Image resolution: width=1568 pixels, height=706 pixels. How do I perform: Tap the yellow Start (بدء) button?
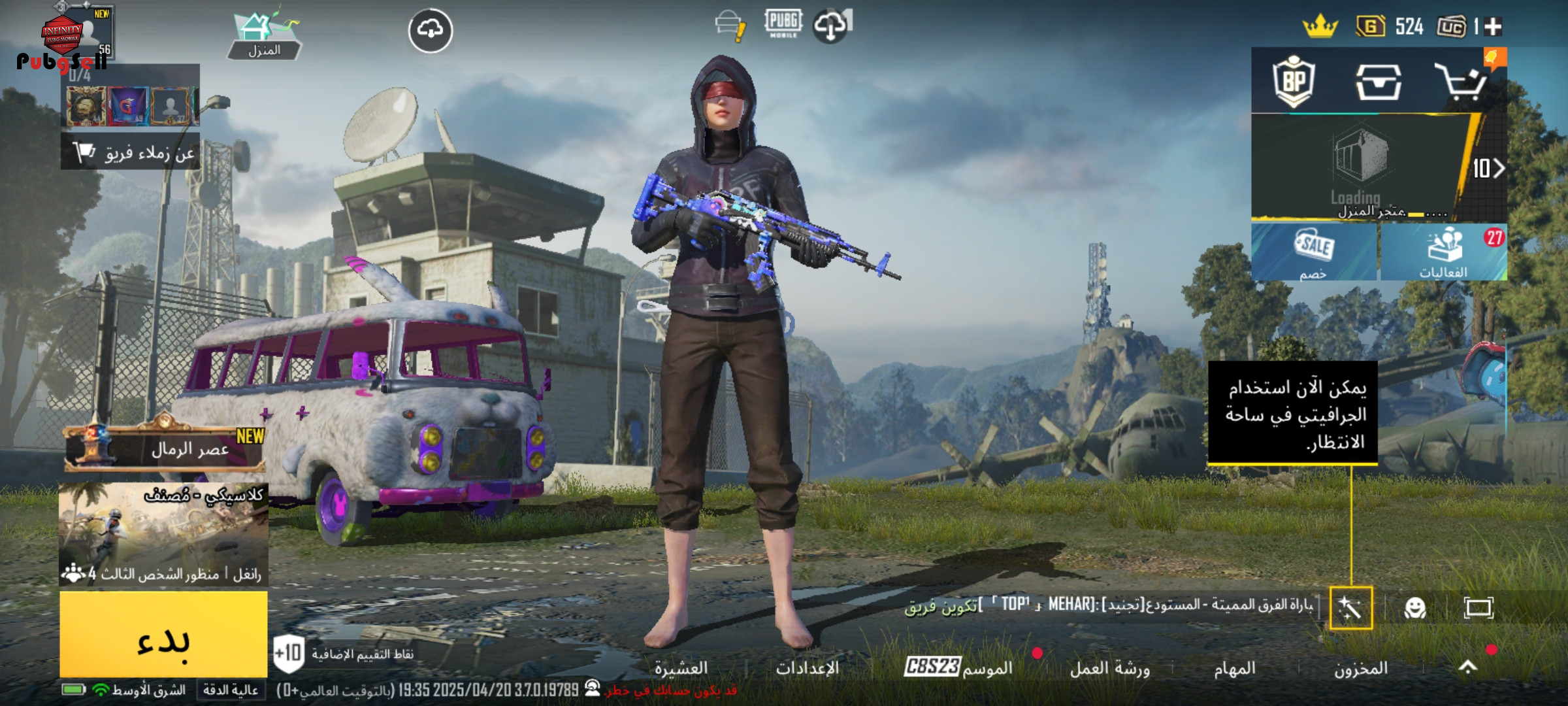pos(163,634)
